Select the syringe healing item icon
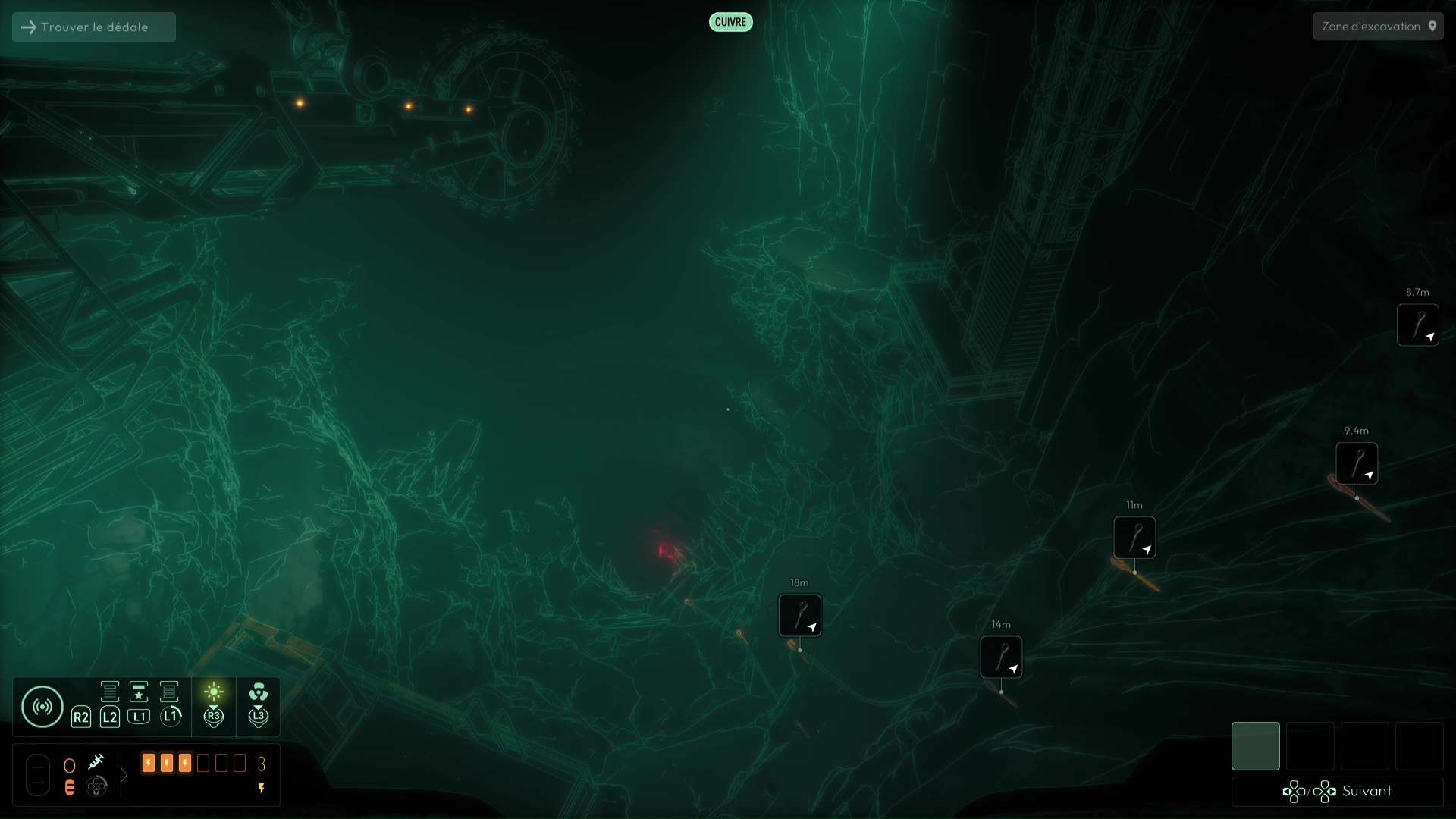The width and height of the screenshot is (1456, 819). [x=97, y=762]
